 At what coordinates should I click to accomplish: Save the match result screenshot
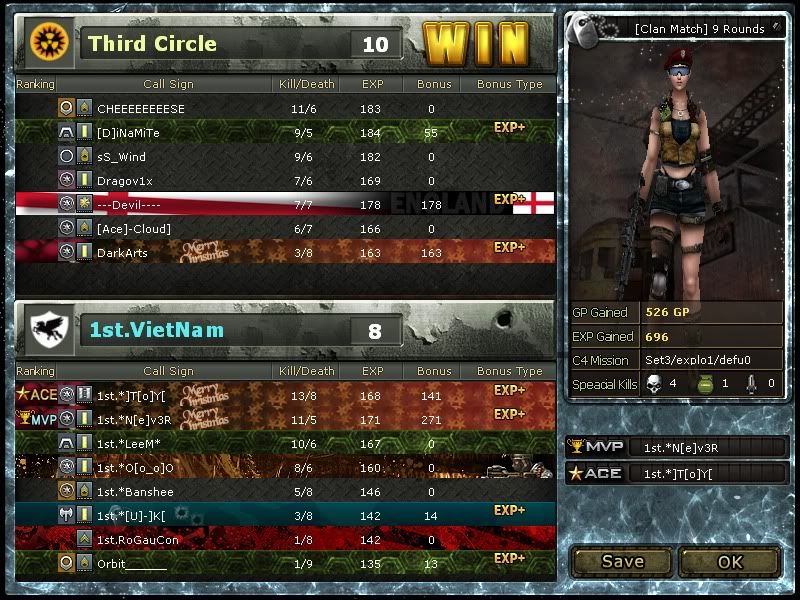622,561
